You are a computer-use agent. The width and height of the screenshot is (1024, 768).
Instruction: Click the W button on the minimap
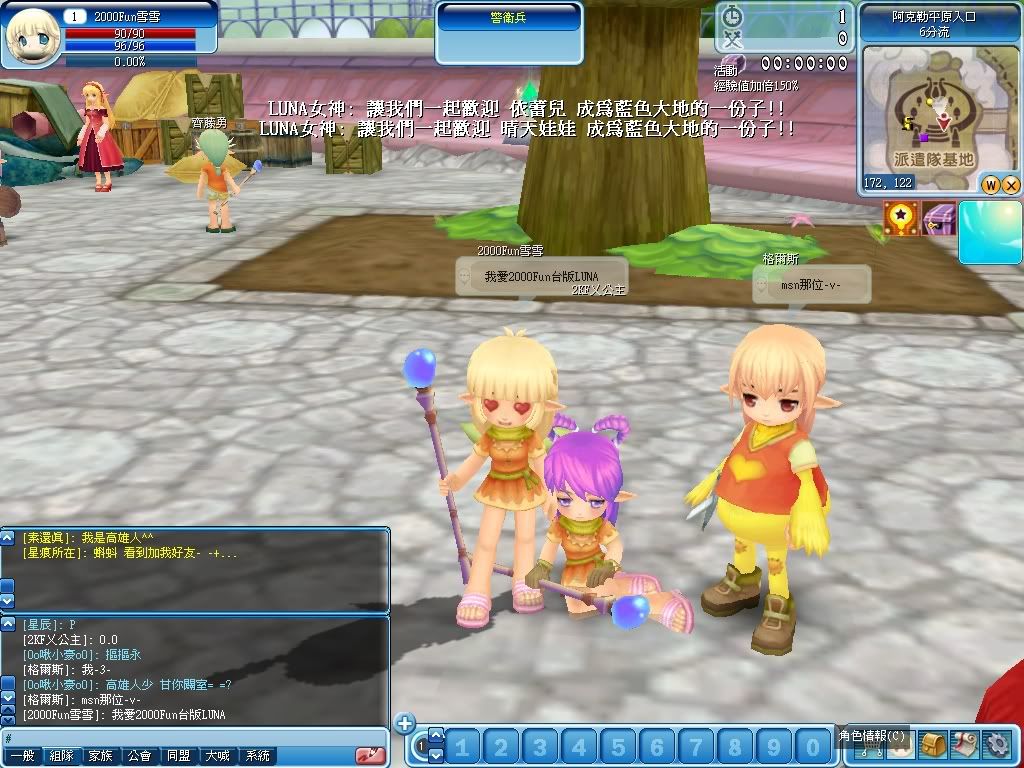pyautogui.click(x=991, y=185)
